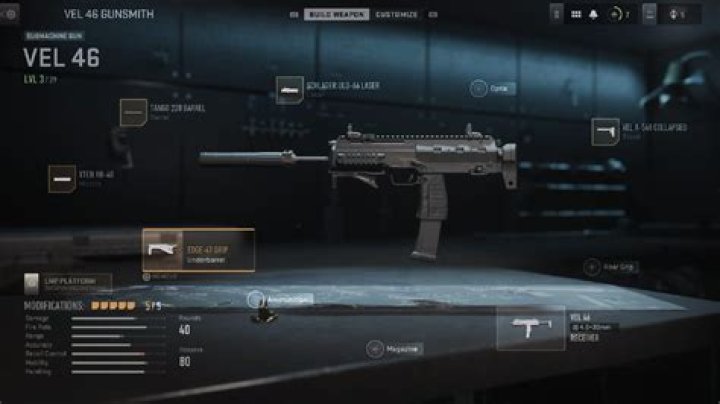The image size is (720, 404).
Task: Open the empty Optic slot
Action: click(x=480, y=88)
